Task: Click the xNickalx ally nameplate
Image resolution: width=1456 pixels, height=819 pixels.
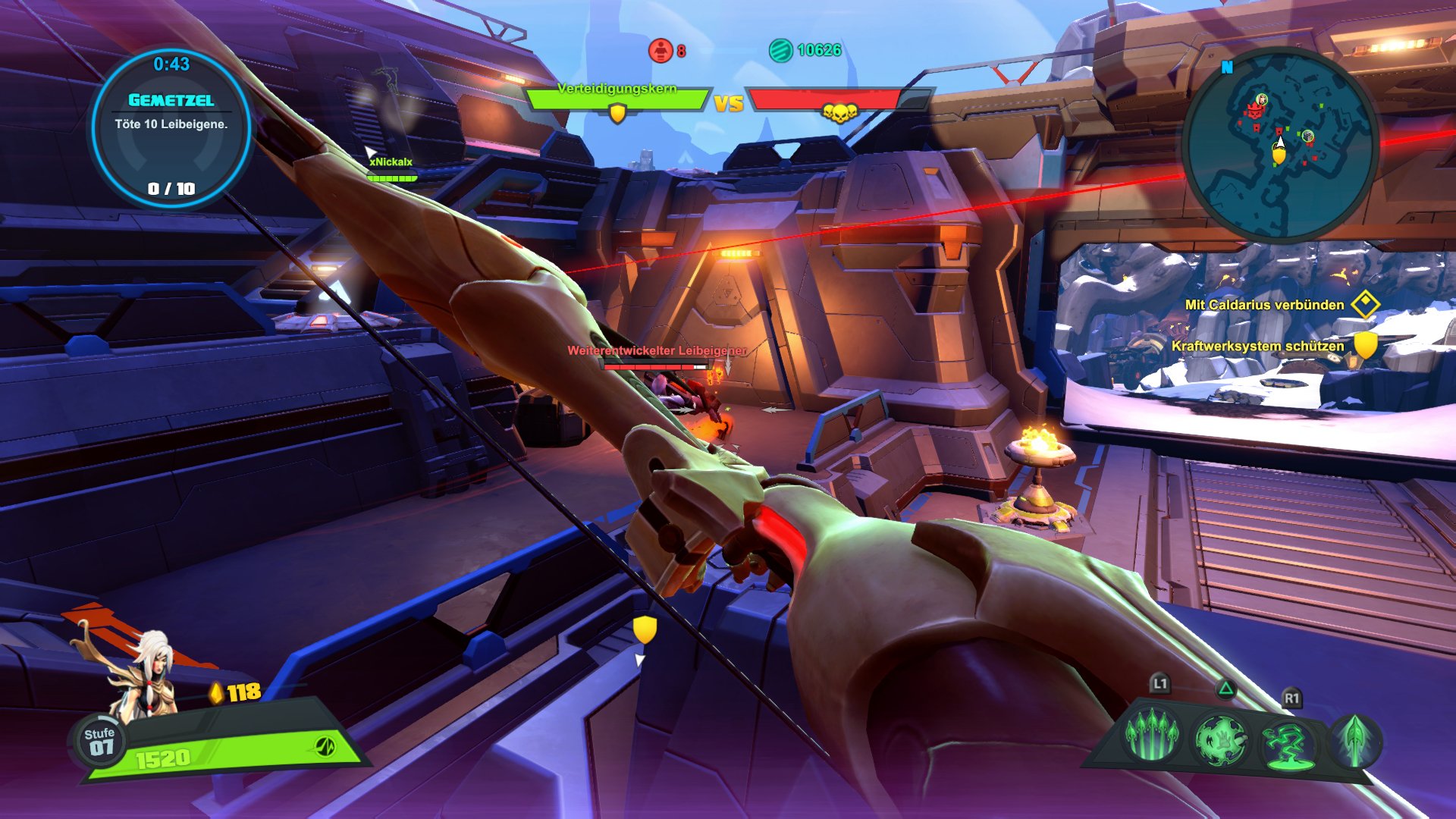Action: click(391, 162)
